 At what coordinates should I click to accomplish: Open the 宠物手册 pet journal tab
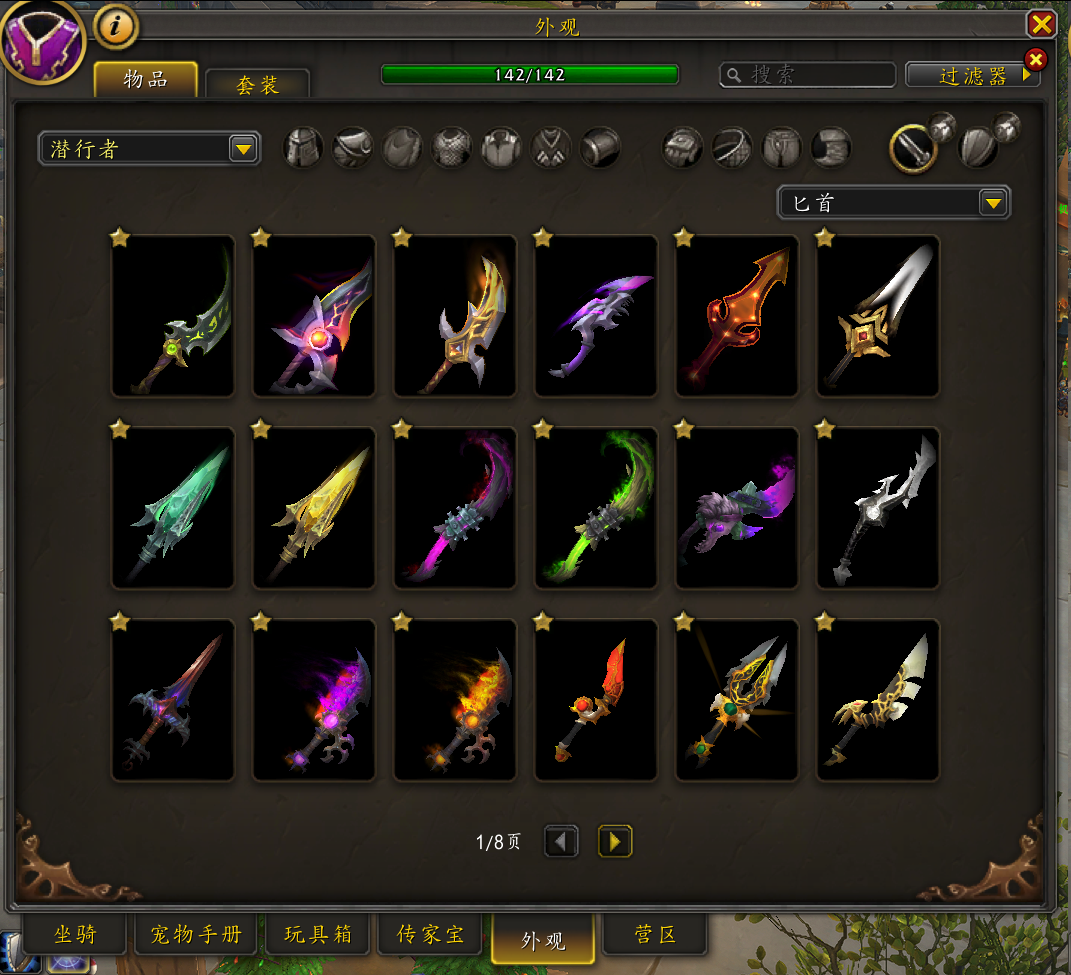tap(196, 936)
